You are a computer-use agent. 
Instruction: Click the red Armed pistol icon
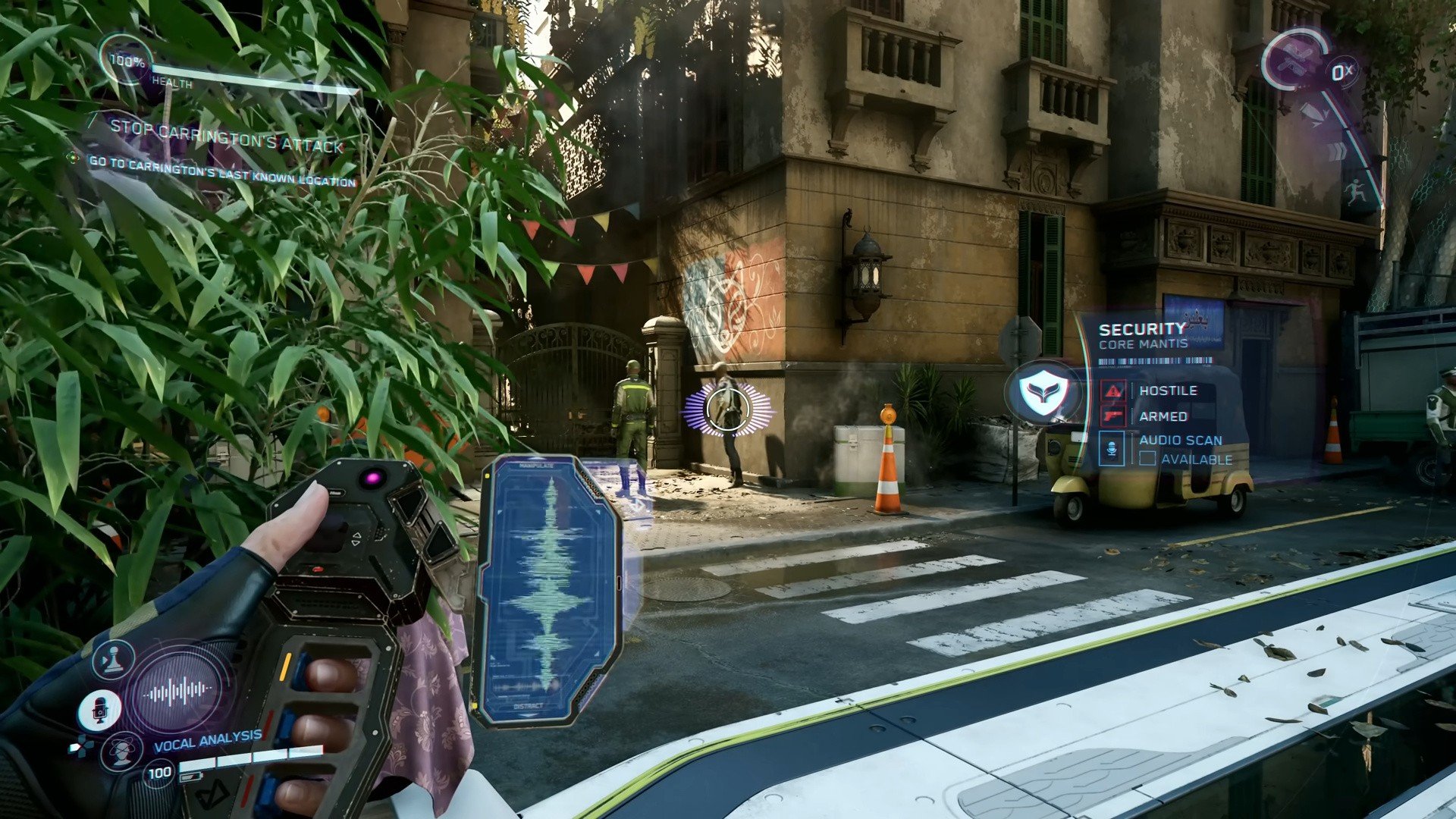[1113, 416]
